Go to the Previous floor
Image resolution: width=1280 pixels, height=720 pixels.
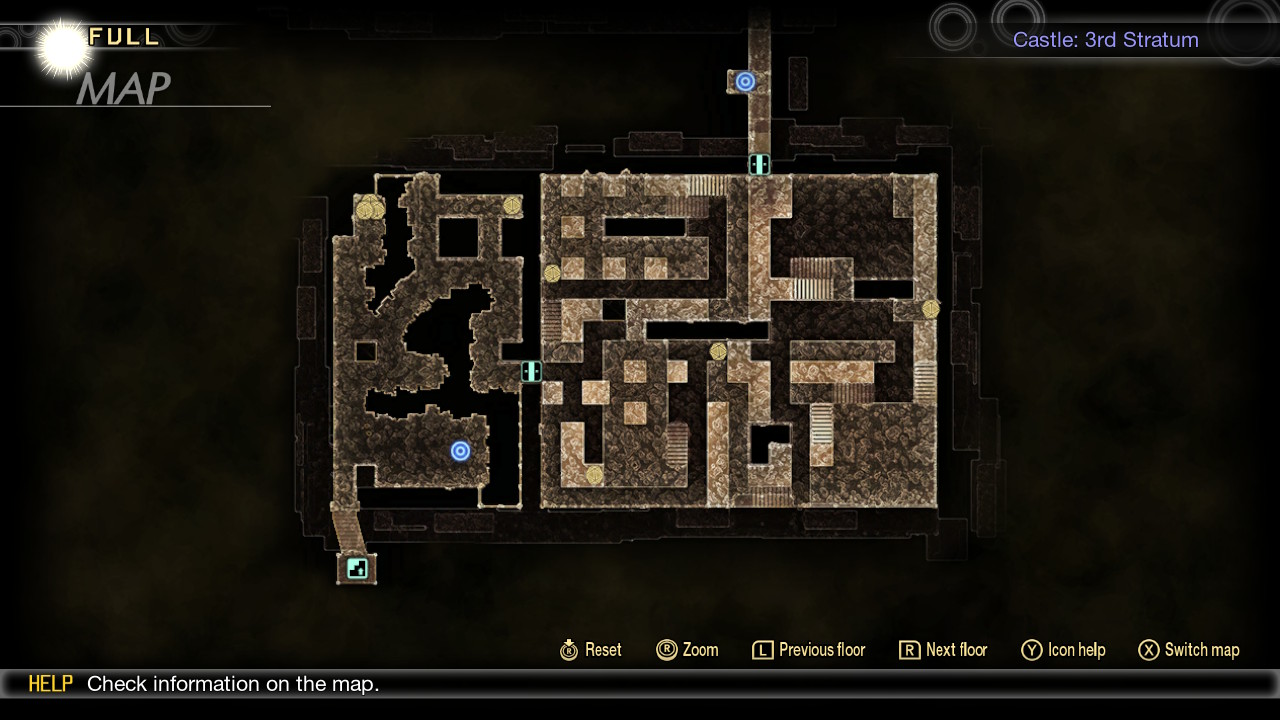pos(808,650)
